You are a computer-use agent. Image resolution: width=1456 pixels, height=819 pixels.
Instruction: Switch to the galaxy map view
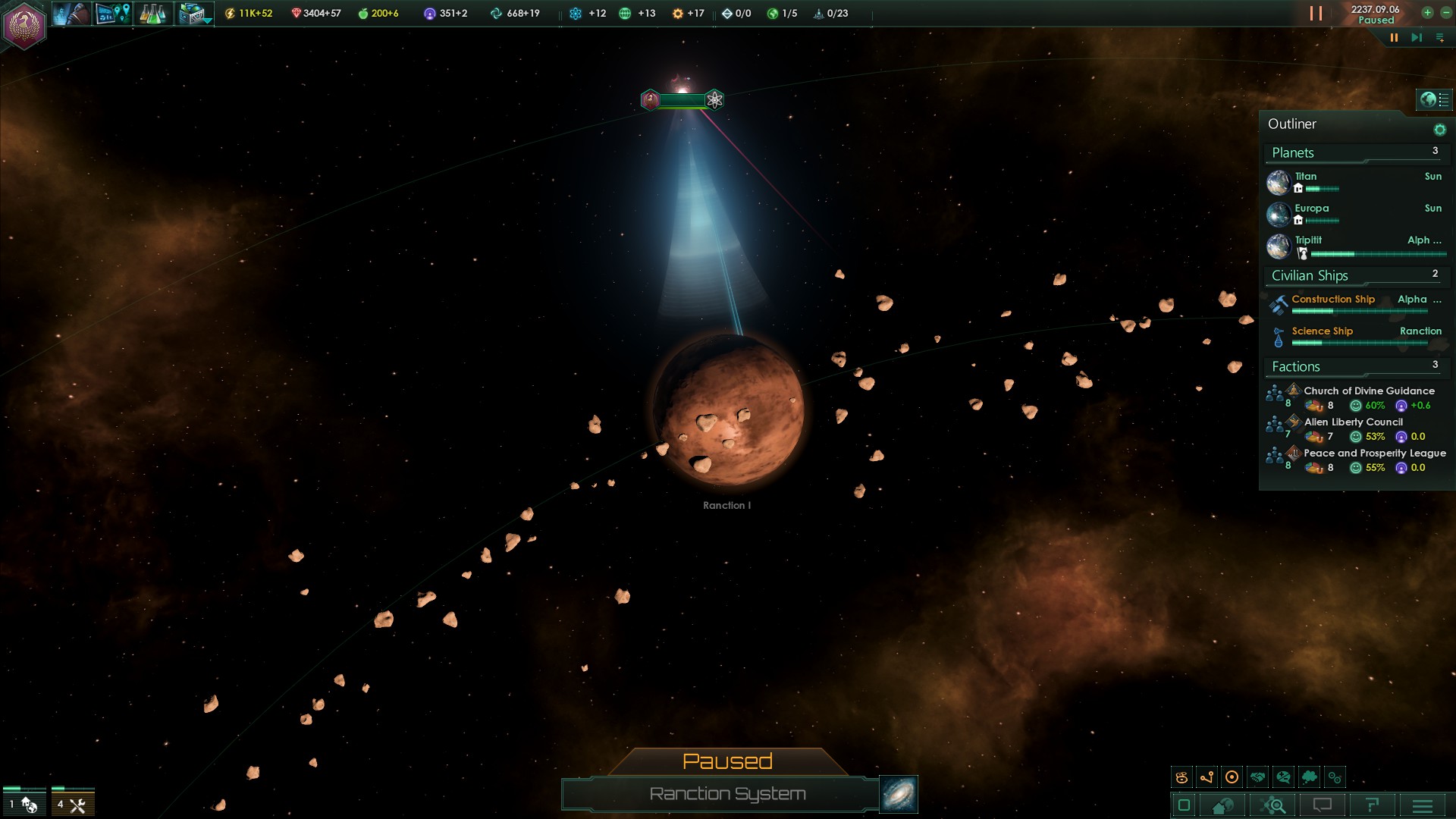(899, 794)
